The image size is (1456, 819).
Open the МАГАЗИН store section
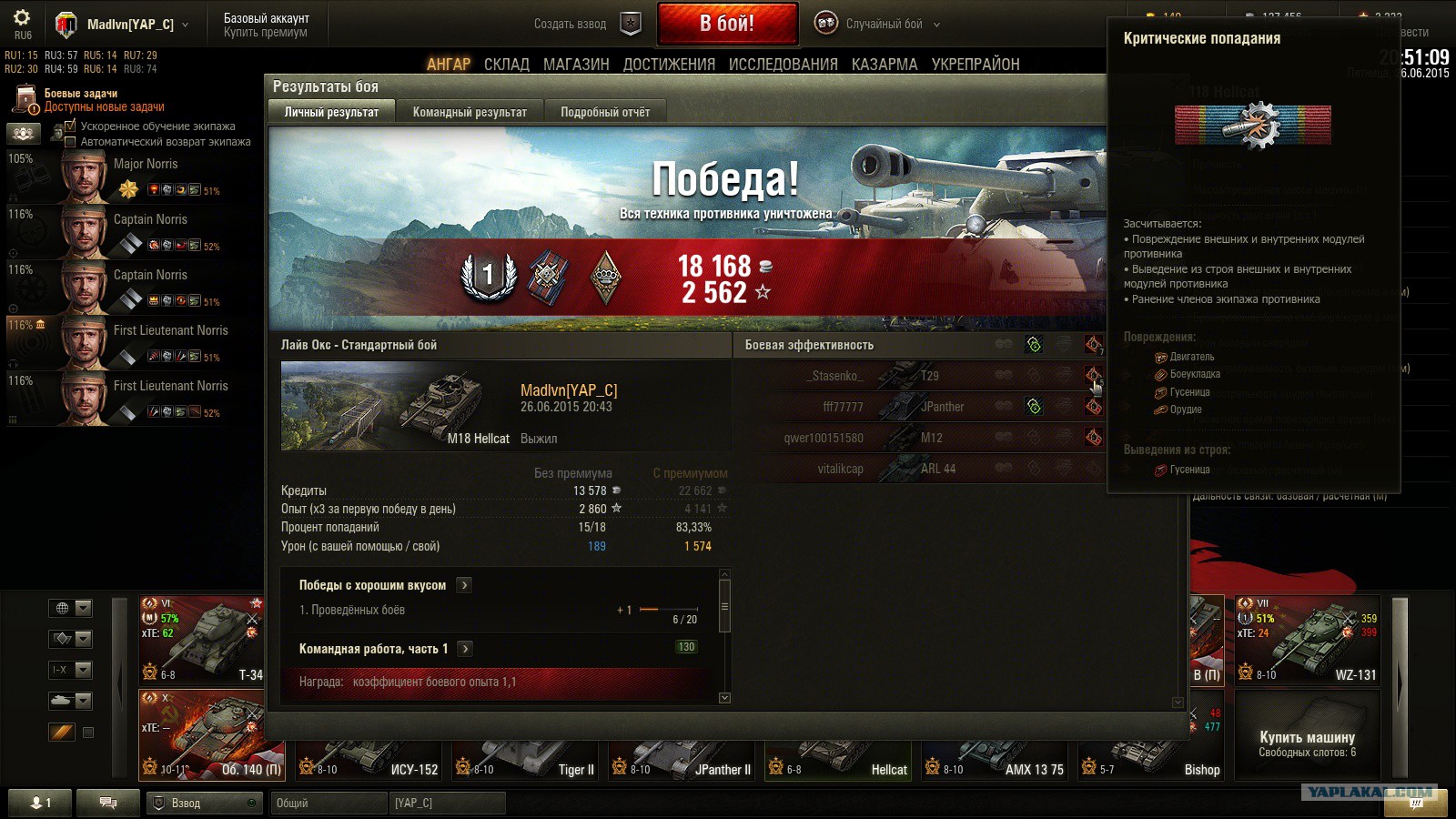[x=576, y=65]
